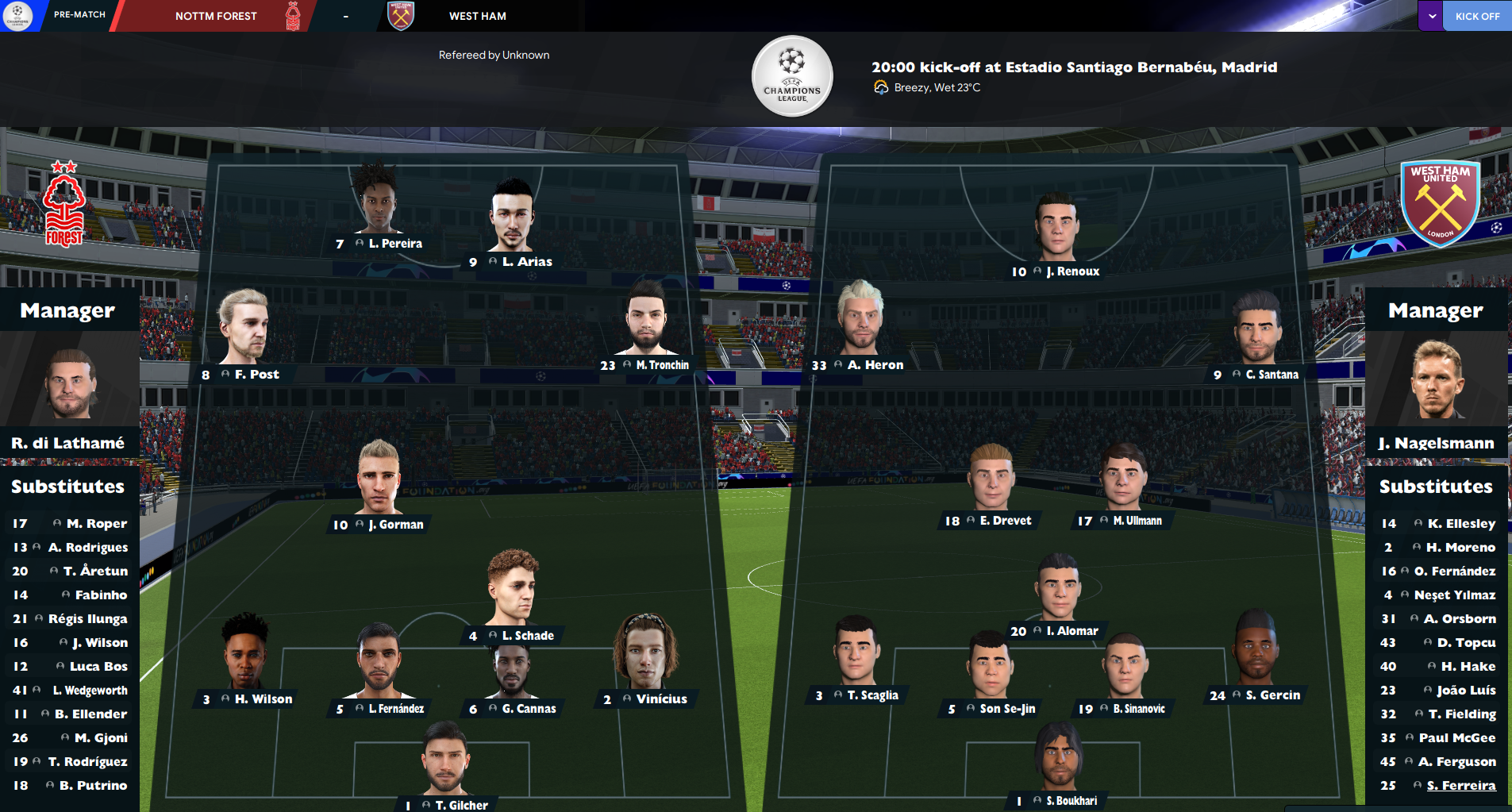Select West Ham team name in header
Image resolution: width=1512 pixels, height=812 pixels.
[x=477, y=16]
